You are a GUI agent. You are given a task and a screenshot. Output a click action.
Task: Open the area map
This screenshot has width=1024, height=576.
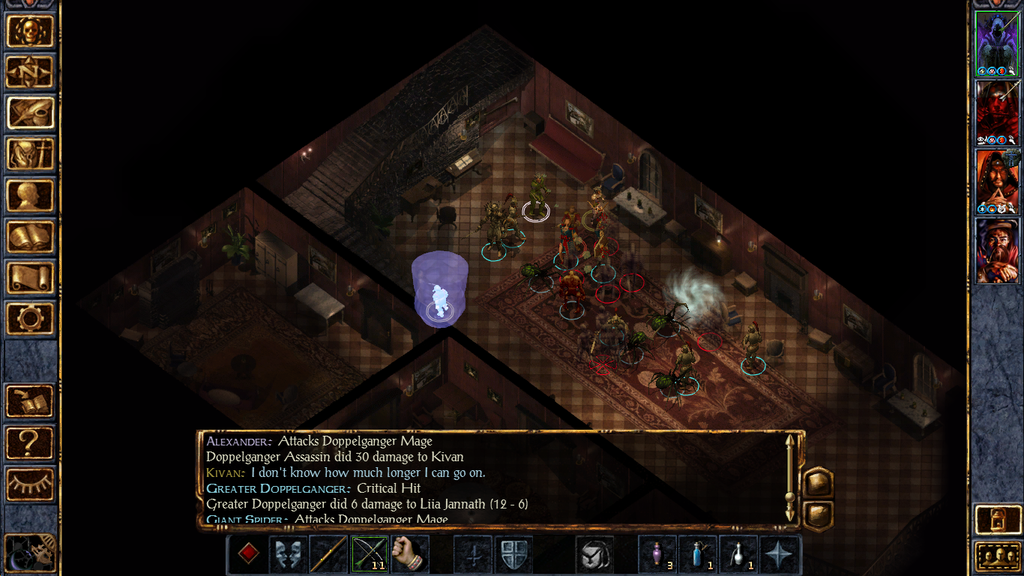tap(30, 72)
